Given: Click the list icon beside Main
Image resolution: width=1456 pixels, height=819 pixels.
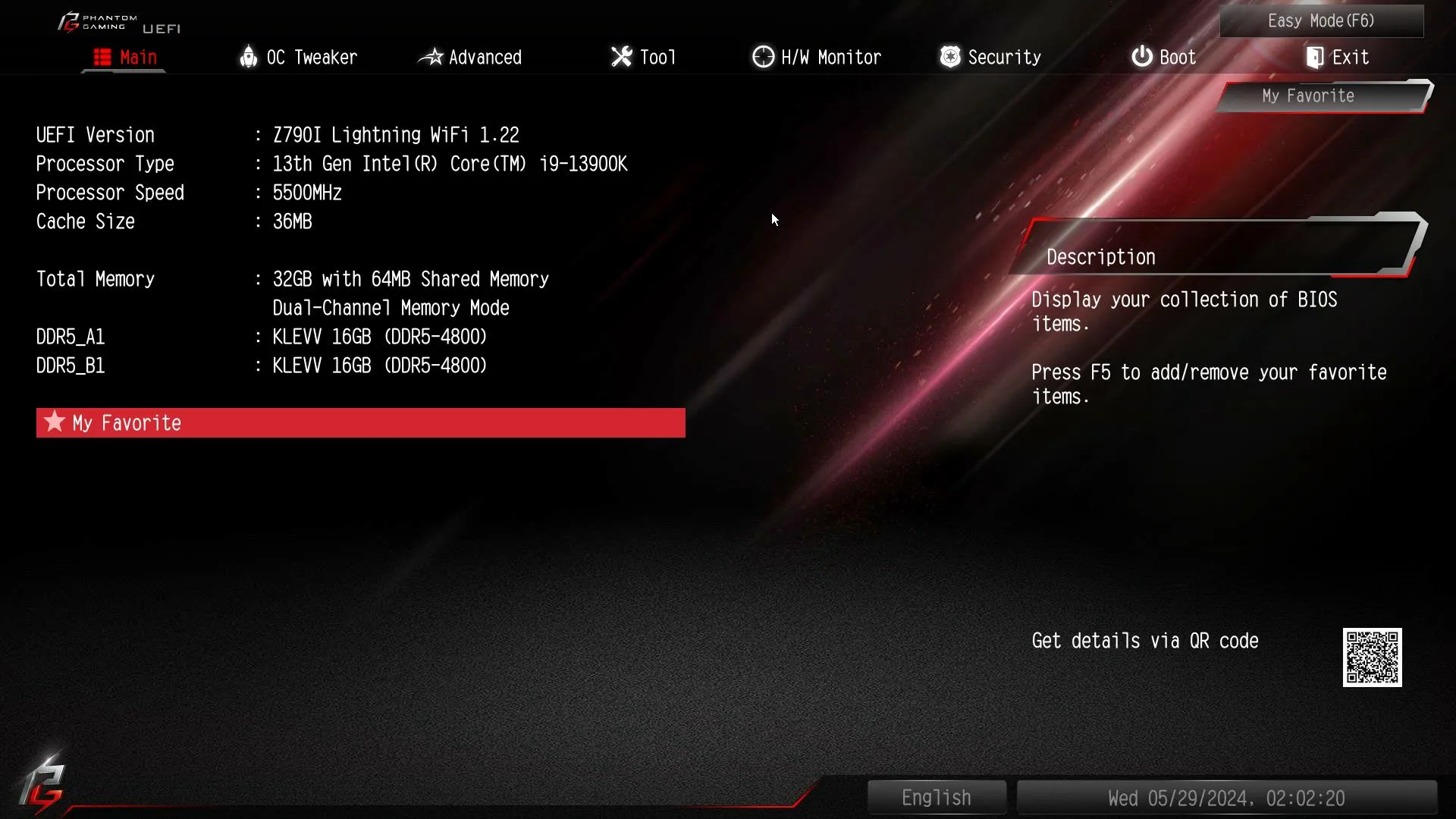Looking at the screenshot, I should (x=102, y=56).
